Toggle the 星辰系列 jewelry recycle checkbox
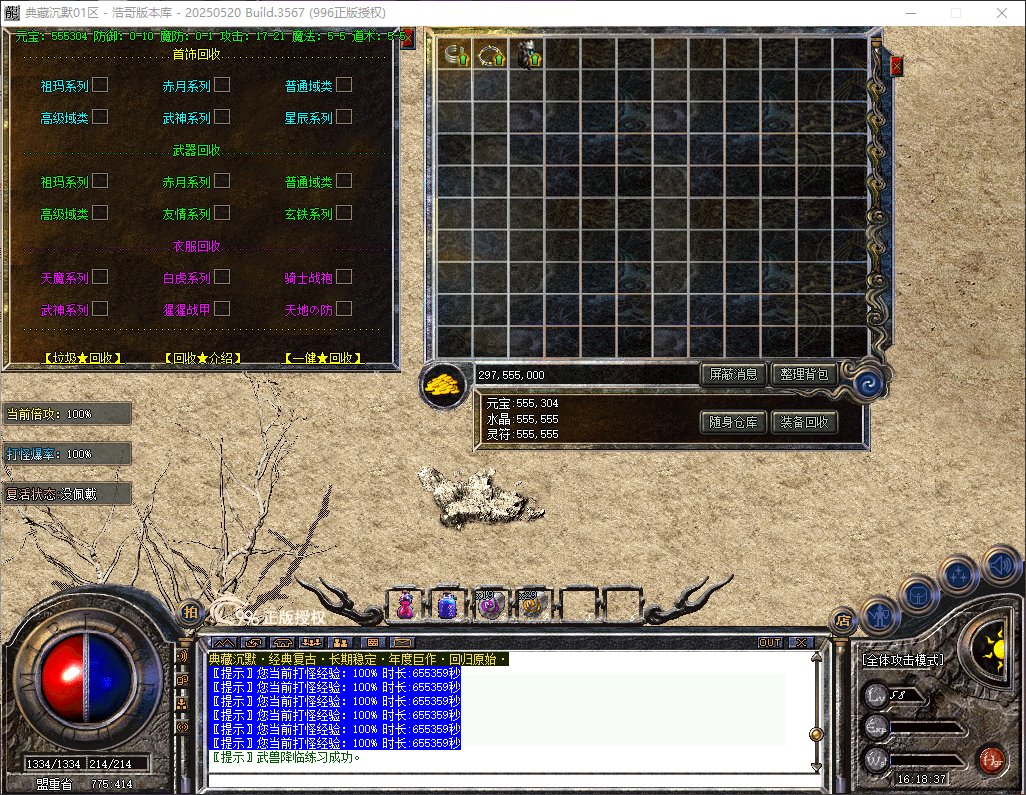The width and height of the screenshot is (1026, 795). (344, 117)
